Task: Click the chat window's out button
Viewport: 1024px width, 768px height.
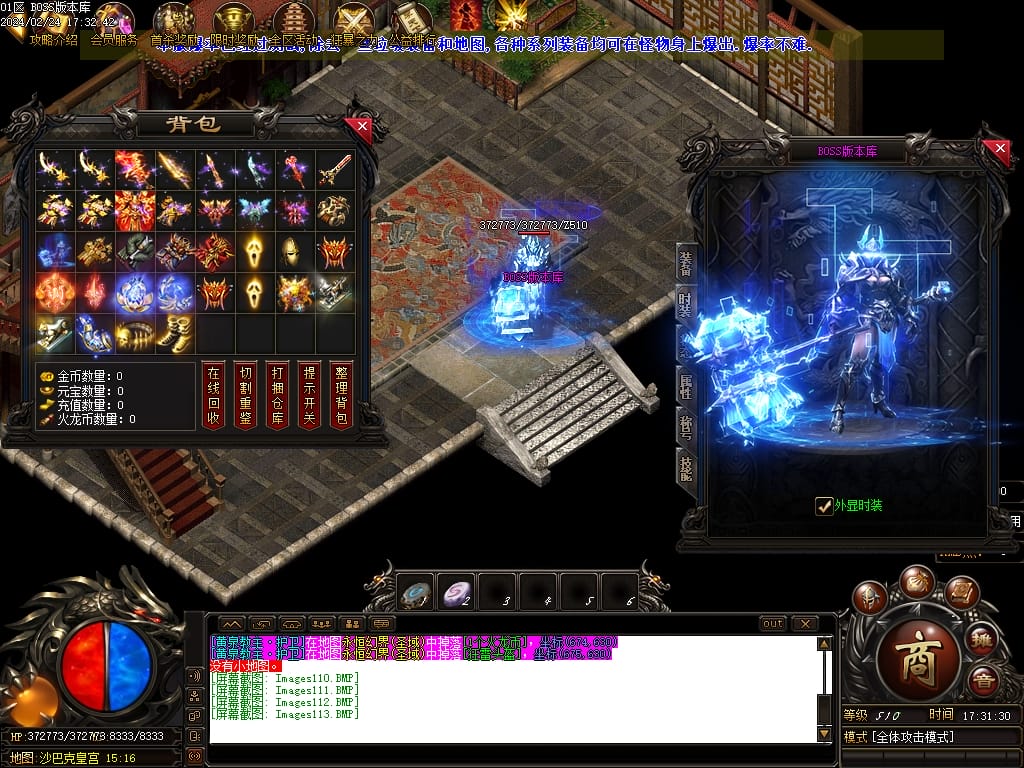Action: point(772,623)
